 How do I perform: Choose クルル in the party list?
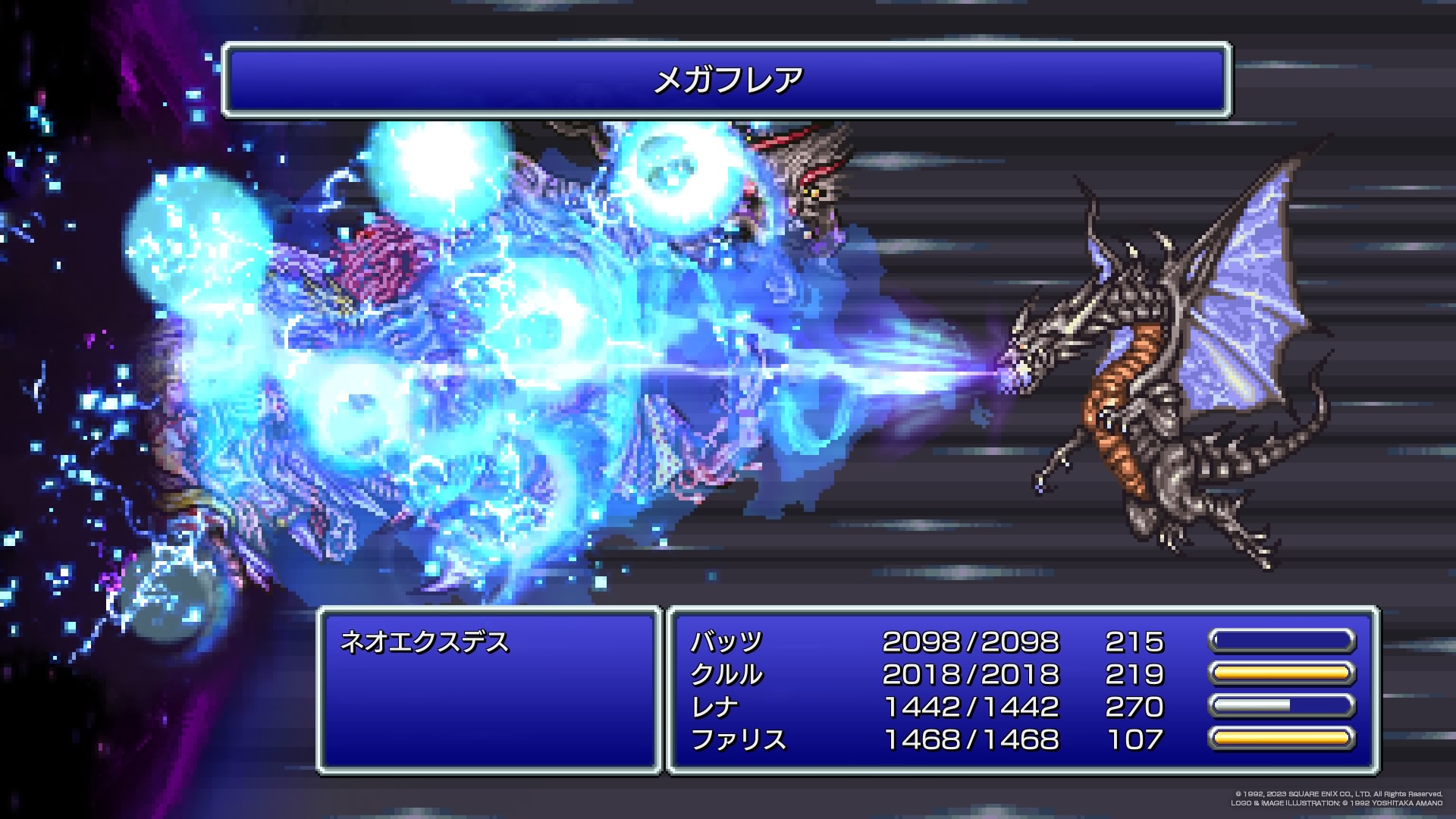pos(726,675)
